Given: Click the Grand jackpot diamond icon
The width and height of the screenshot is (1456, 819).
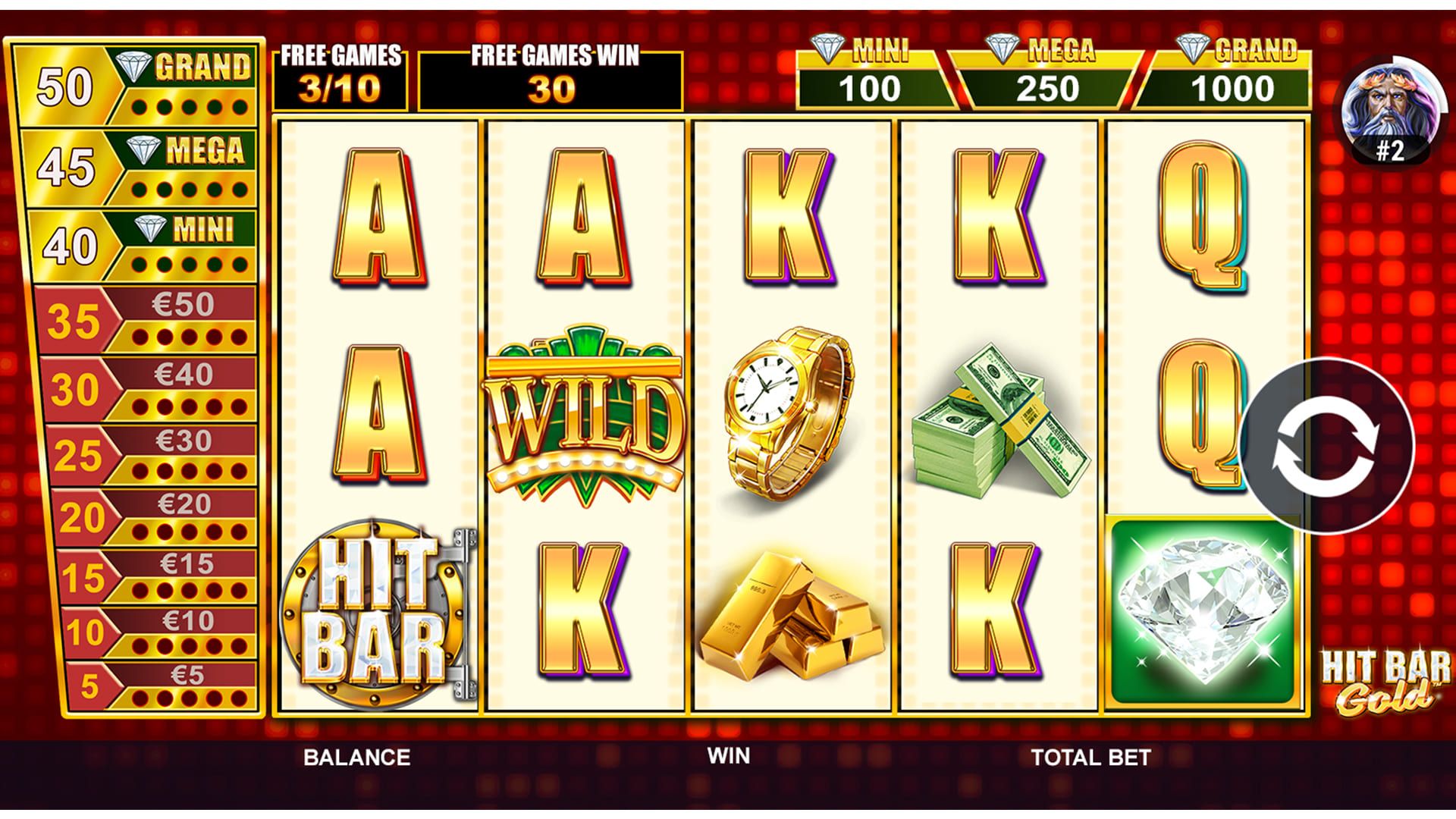Looking at the screenshot, I should pos(1193,47).
